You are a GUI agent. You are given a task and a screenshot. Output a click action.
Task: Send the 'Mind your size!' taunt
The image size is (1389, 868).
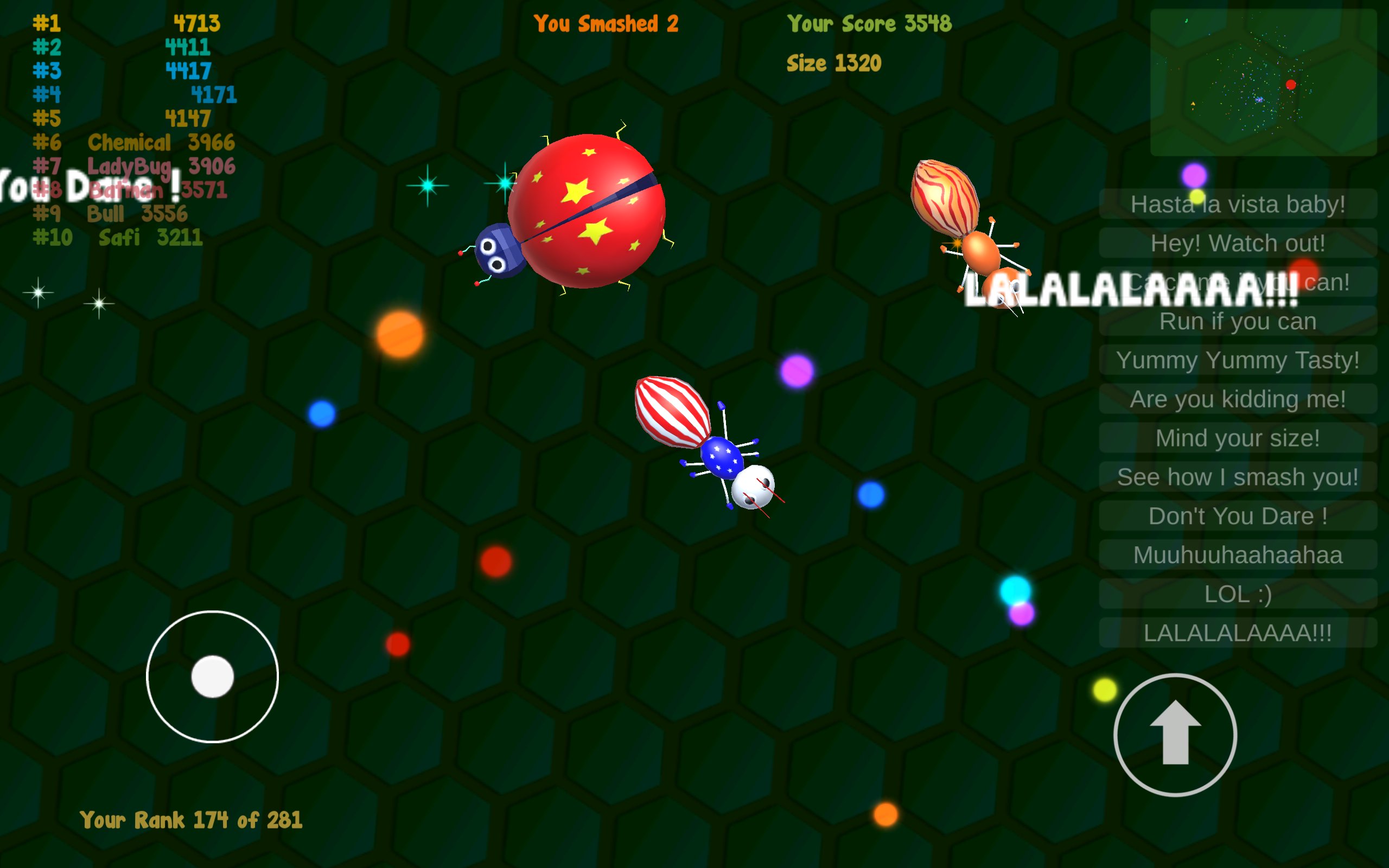click(1237, 438)
